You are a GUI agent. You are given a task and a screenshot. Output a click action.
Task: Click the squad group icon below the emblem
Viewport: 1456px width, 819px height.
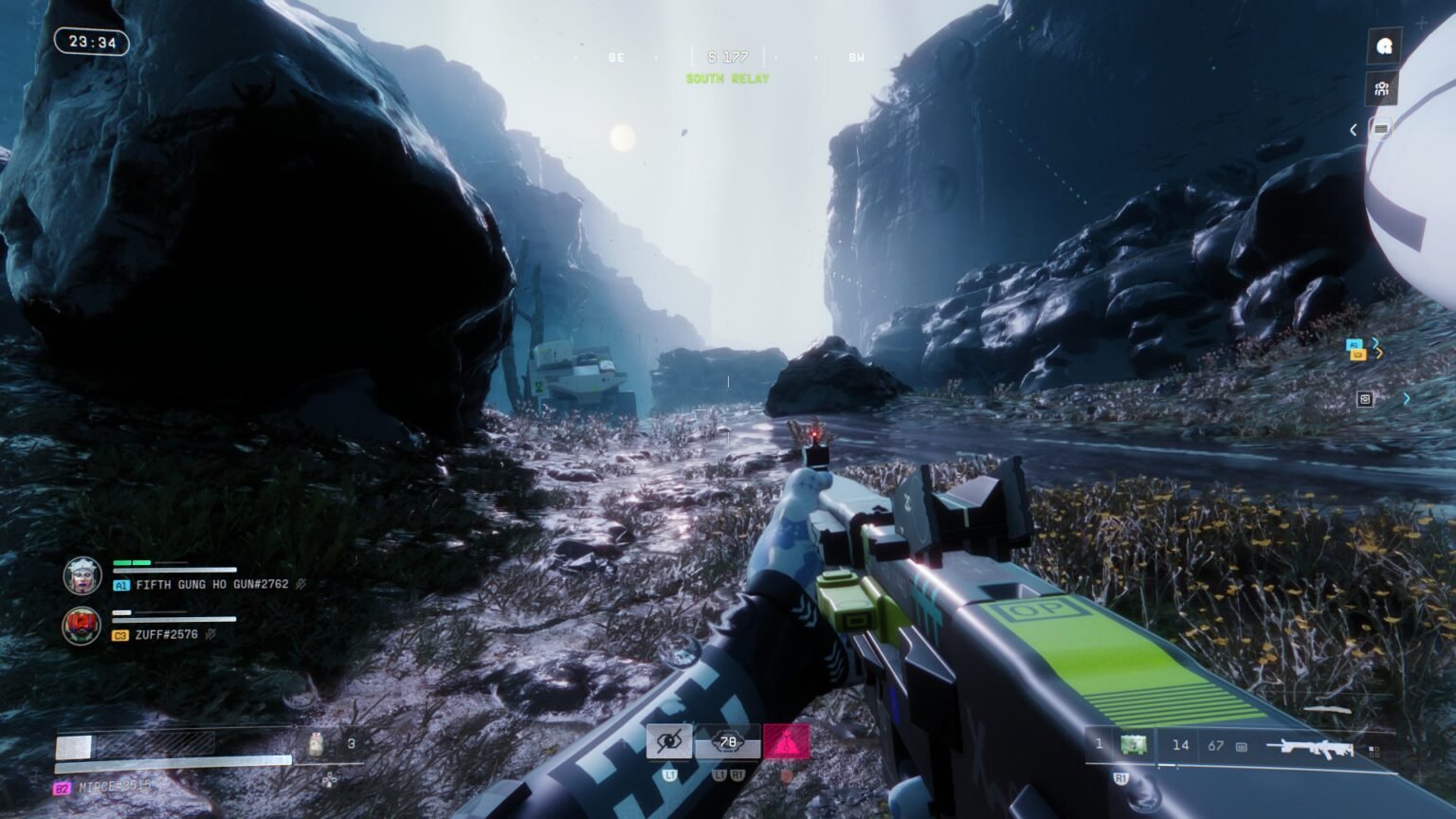(1381, 89)
